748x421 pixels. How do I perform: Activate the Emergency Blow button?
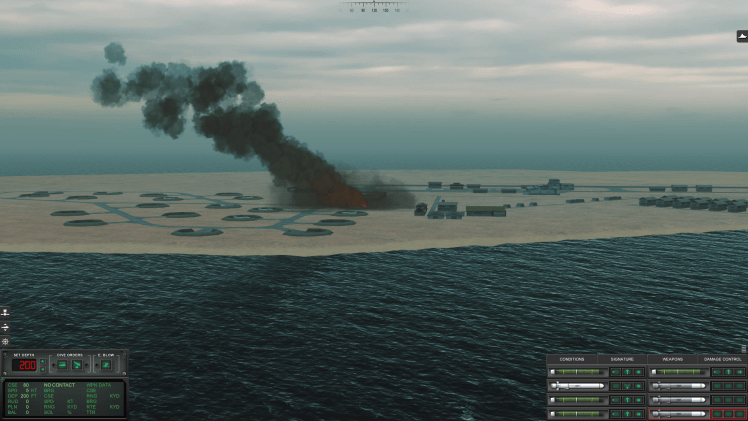[105, 365]
